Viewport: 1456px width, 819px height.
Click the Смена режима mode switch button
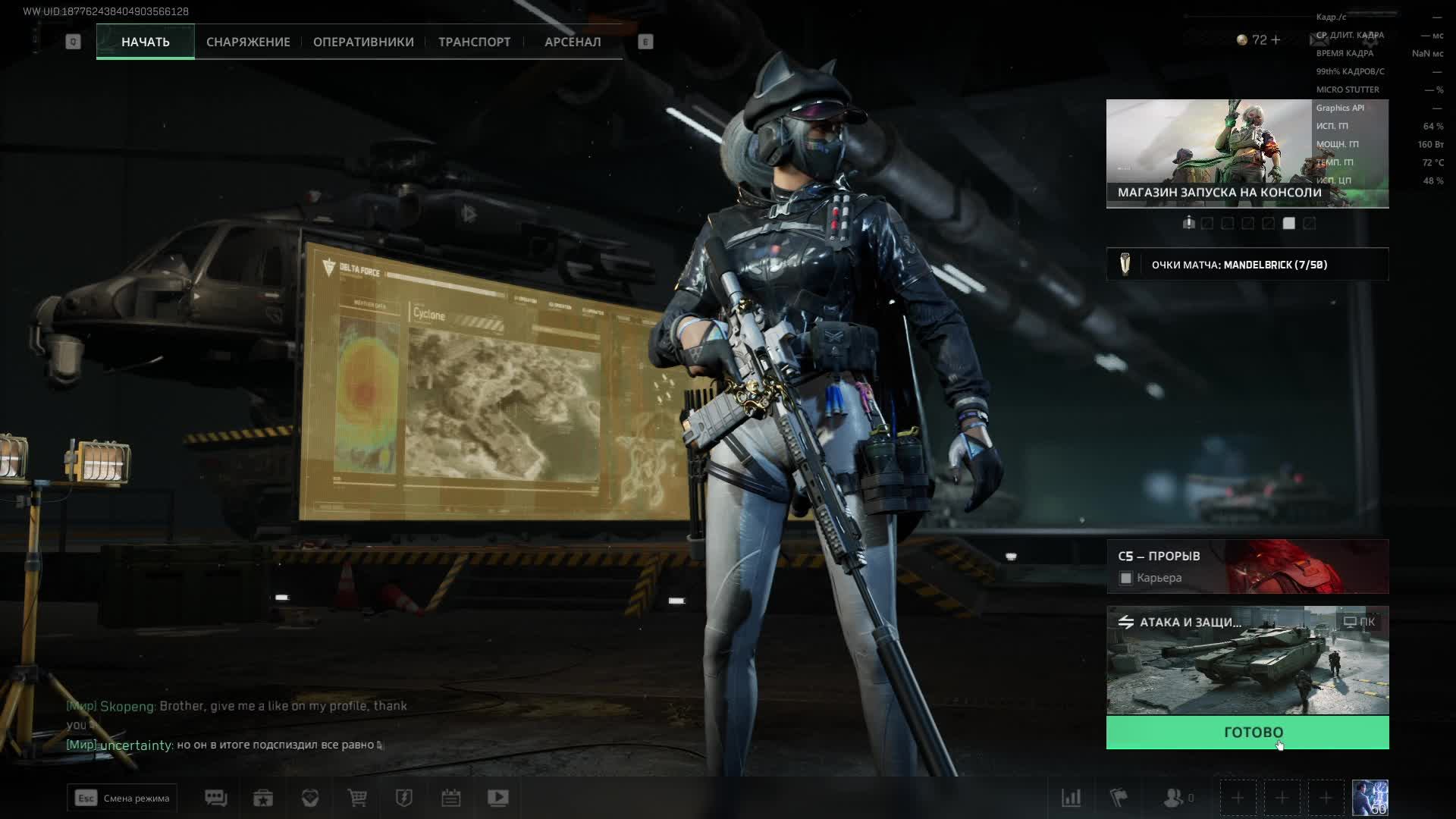click(x=122, y=798)
